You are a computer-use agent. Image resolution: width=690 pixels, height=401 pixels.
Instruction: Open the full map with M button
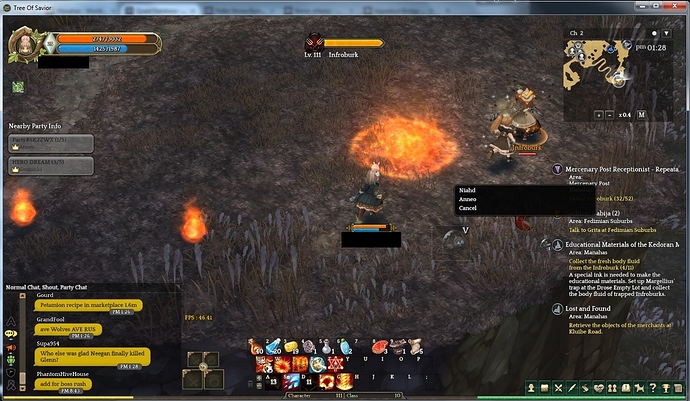pos(642,115)
